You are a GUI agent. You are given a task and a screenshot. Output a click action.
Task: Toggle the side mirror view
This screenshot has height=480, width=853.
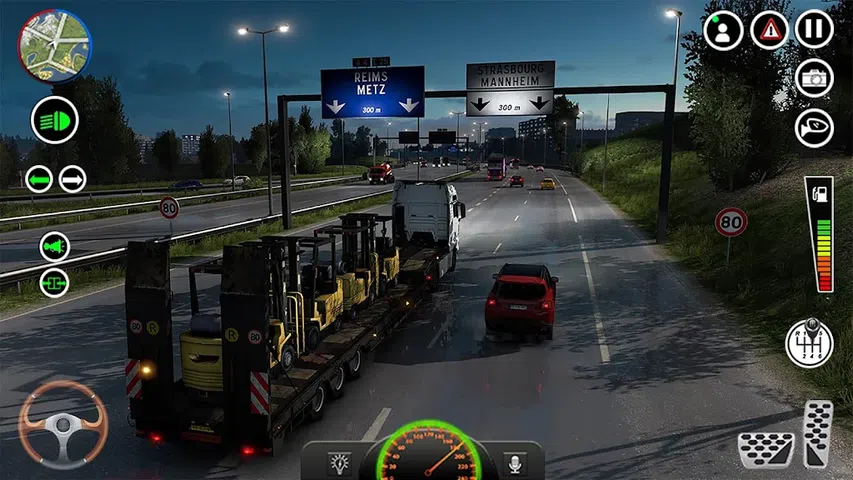coord(814,127)
